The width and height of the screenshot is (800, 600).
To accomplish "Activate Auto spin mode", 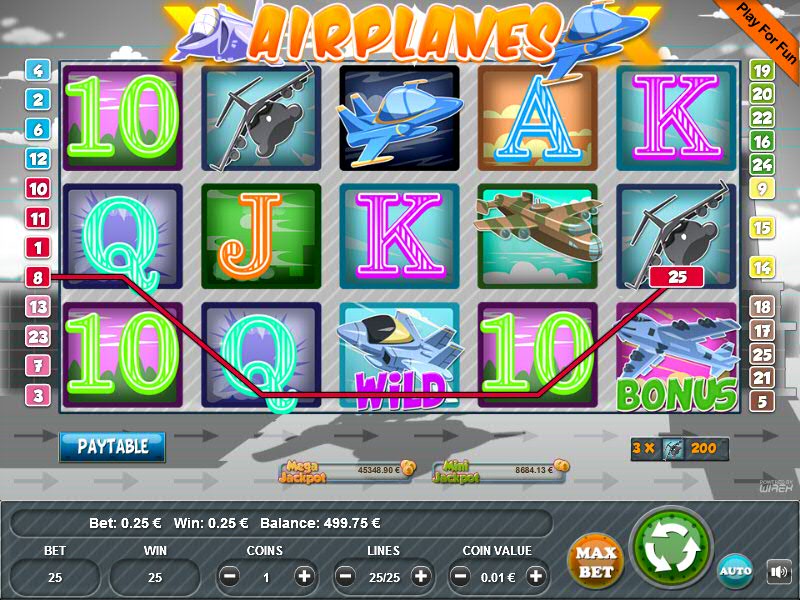I will (735, 570).
